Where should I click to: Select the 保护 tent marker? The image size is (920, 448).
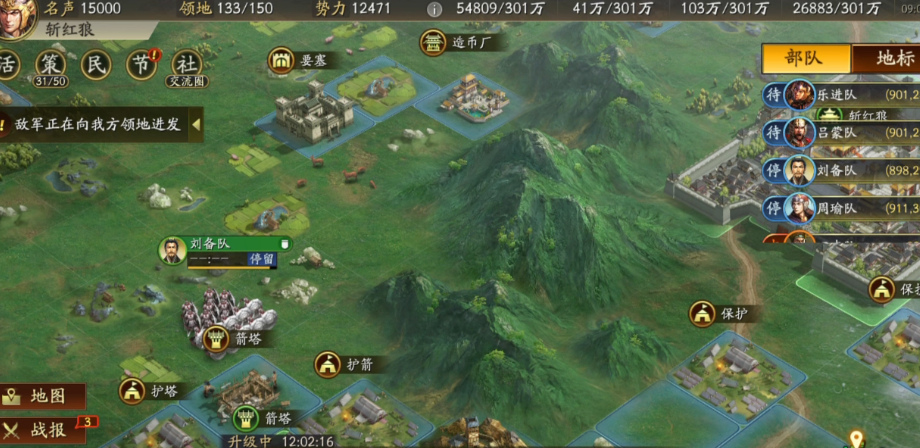[x=718, y=313]
